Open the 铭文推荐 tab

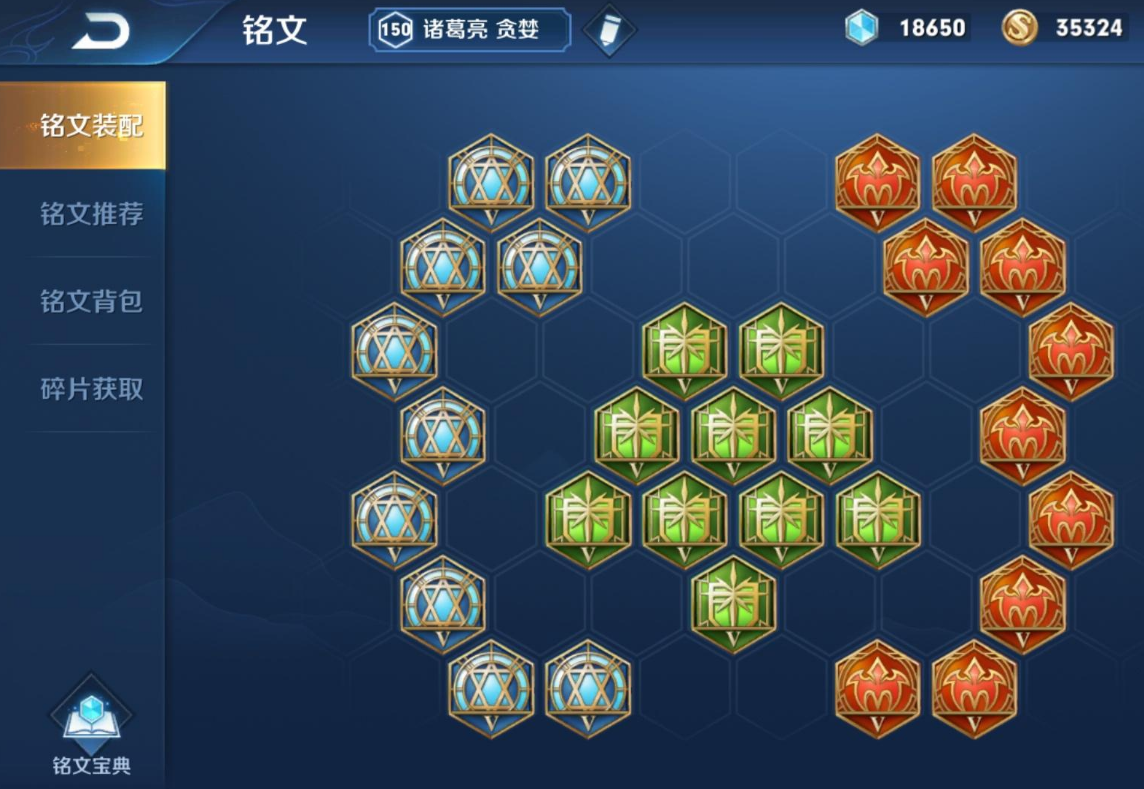click(91, 214)
